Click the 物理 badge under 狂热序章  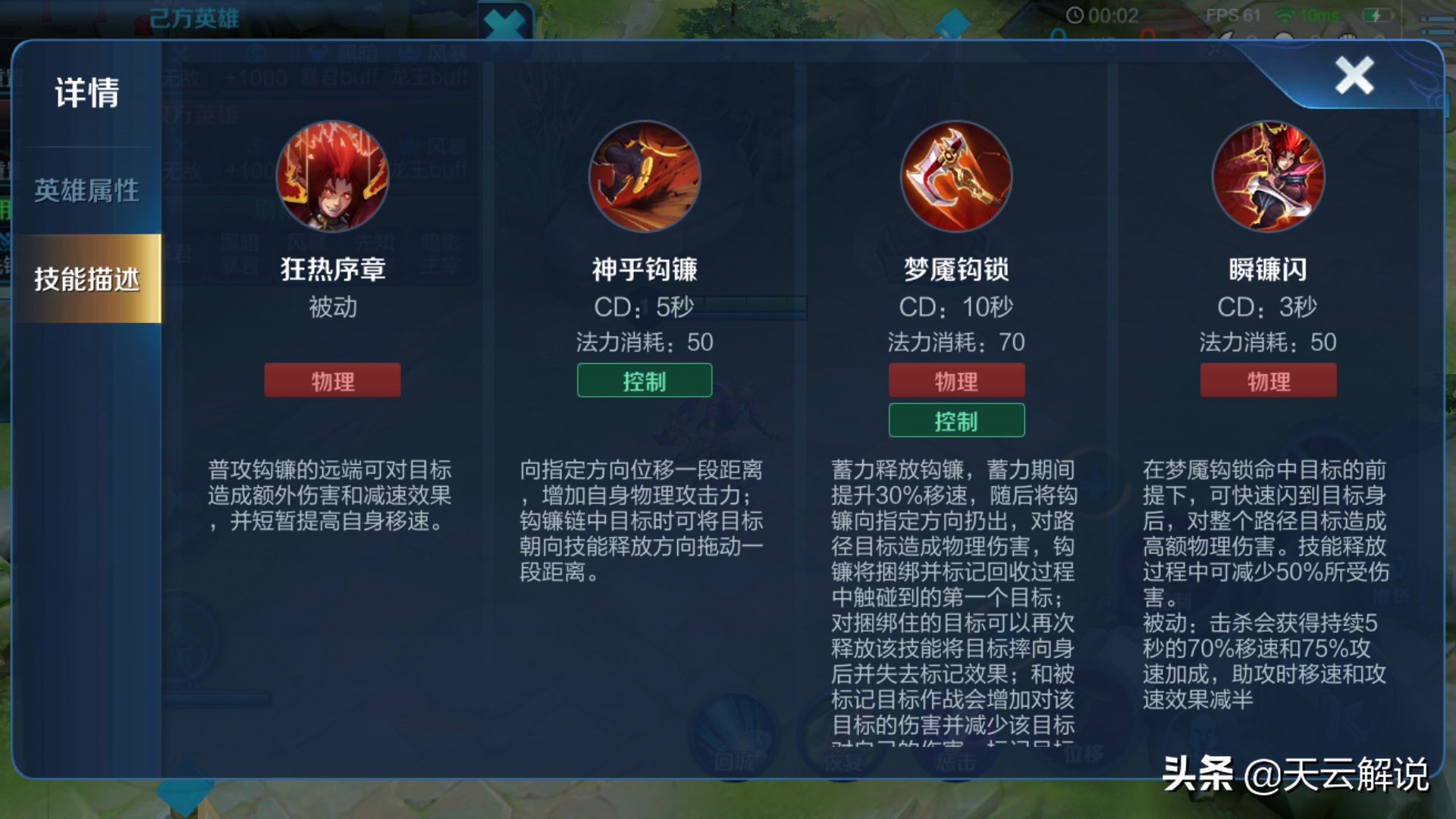click(331, 381)
